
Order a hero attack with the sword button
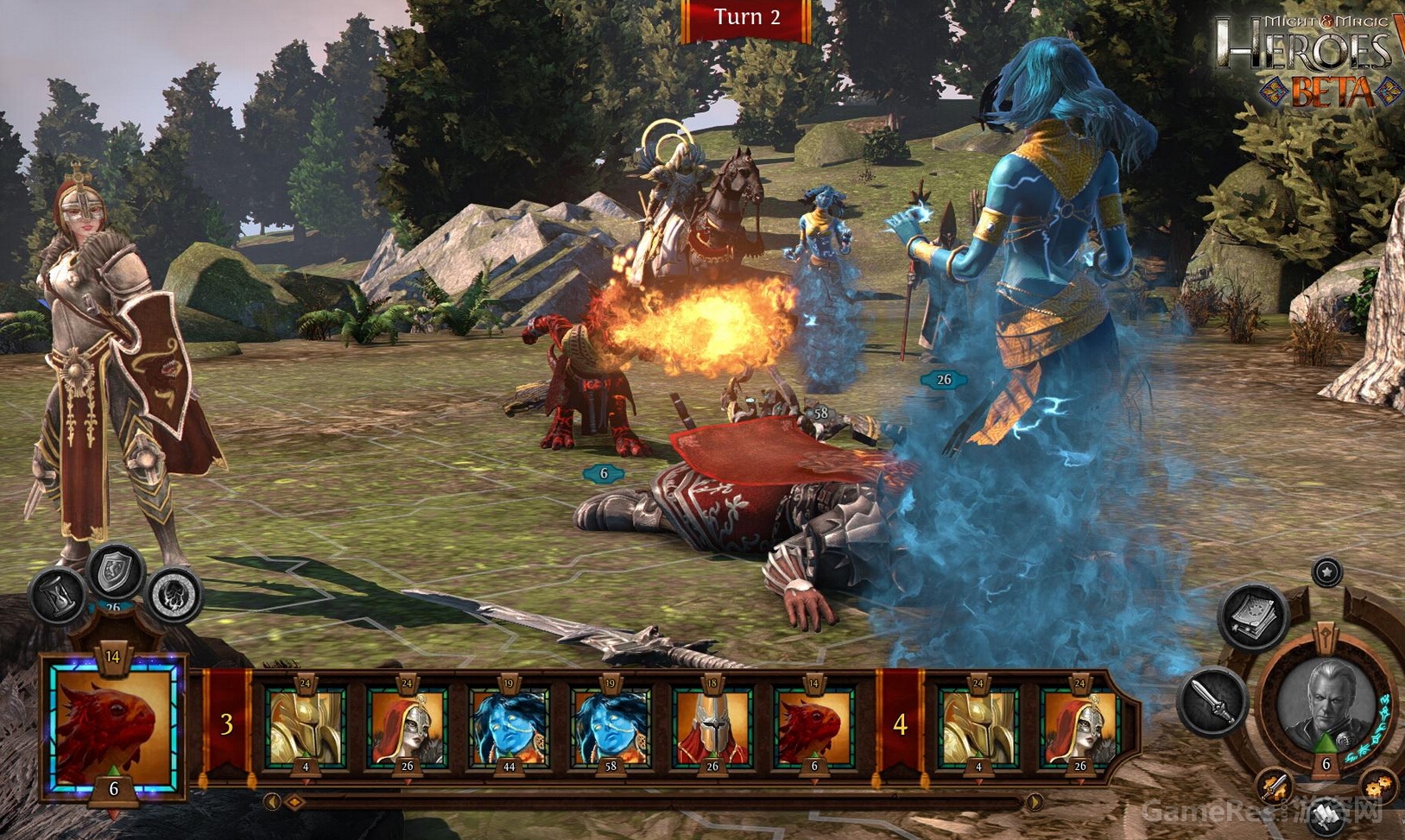click(x=1213, y=700)
